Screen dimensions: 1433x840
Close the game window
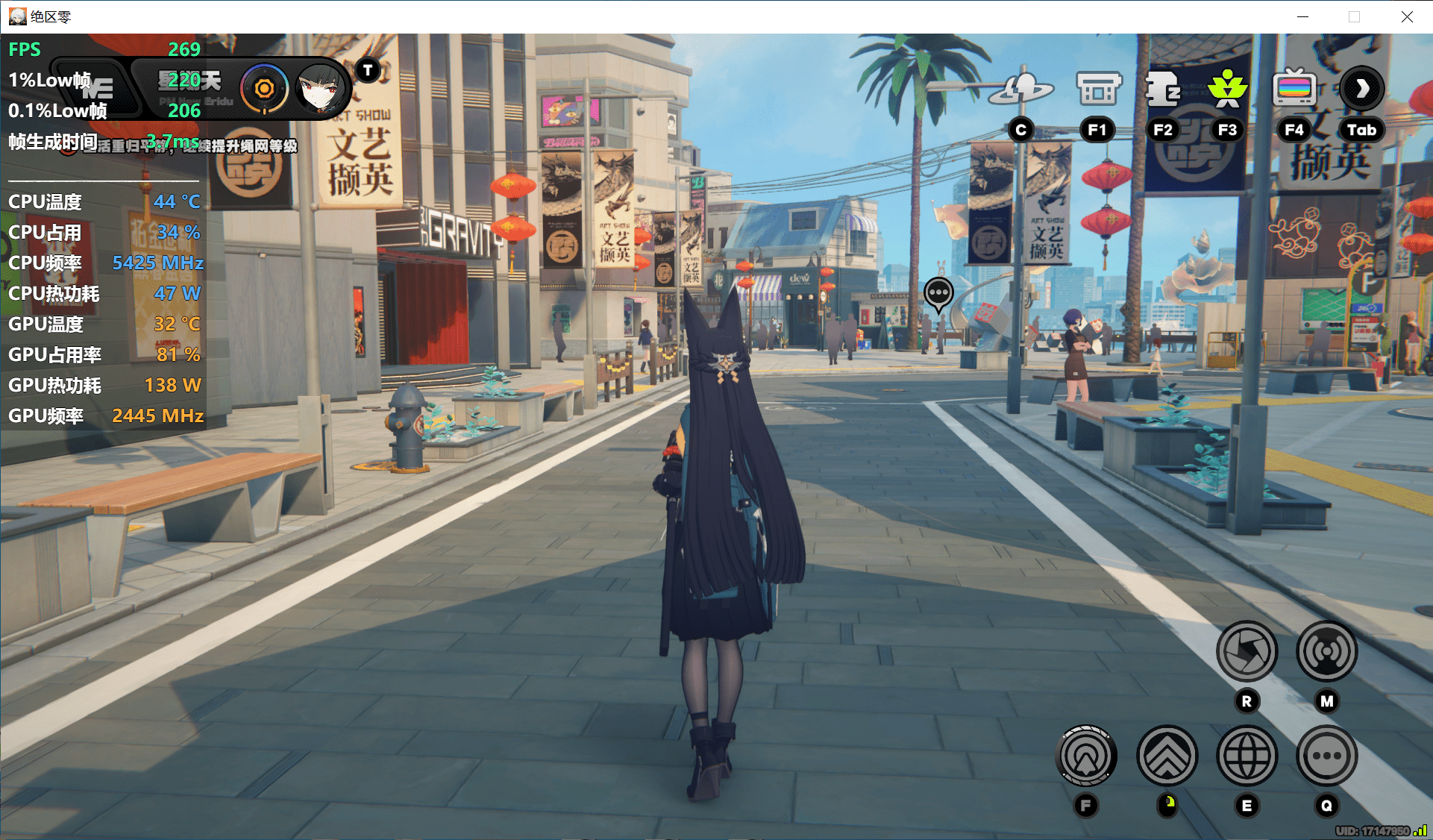click(1407, 16)
